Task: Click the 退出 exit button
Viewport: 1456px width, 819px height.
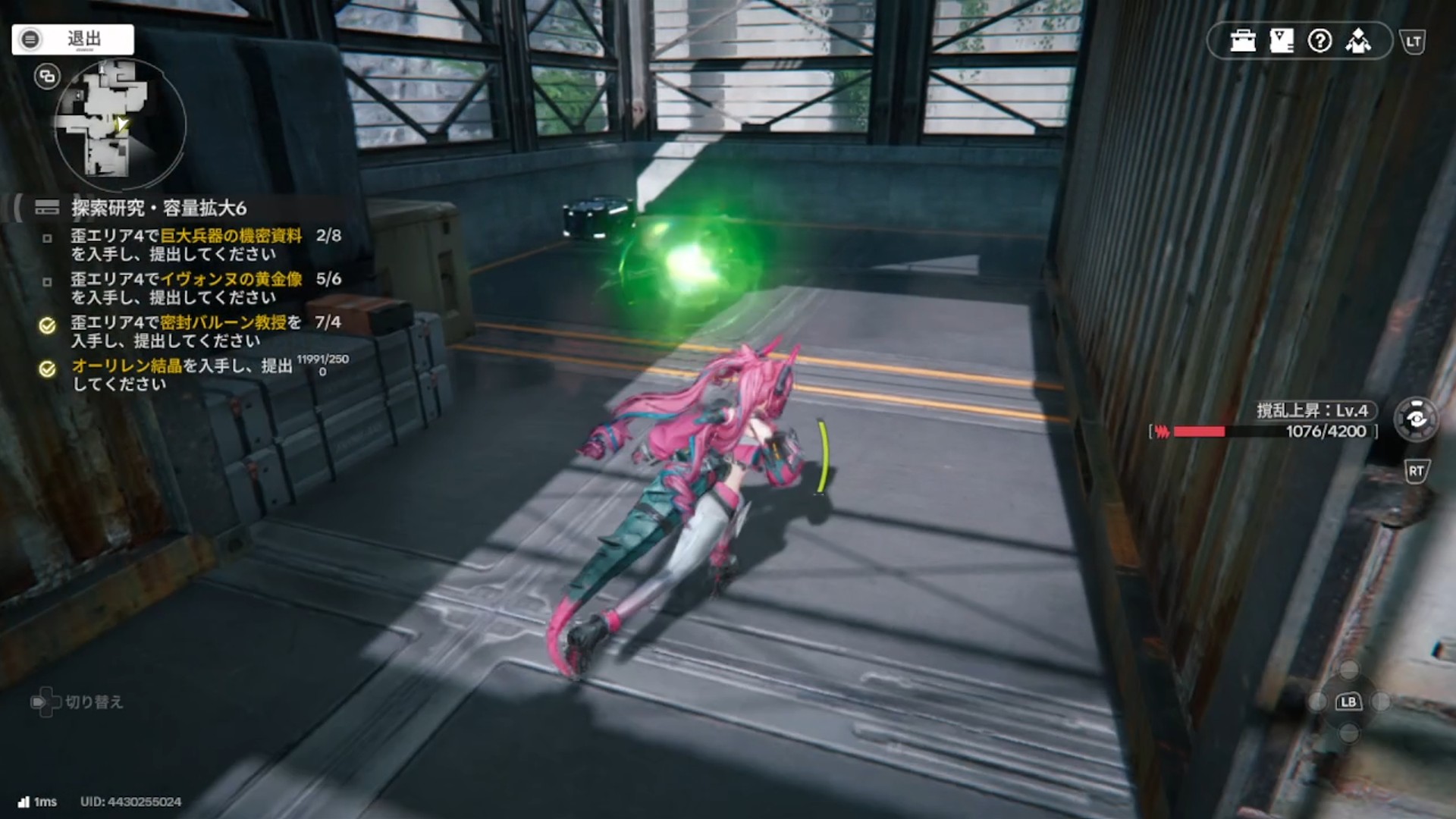Action: tap(73, 39)
